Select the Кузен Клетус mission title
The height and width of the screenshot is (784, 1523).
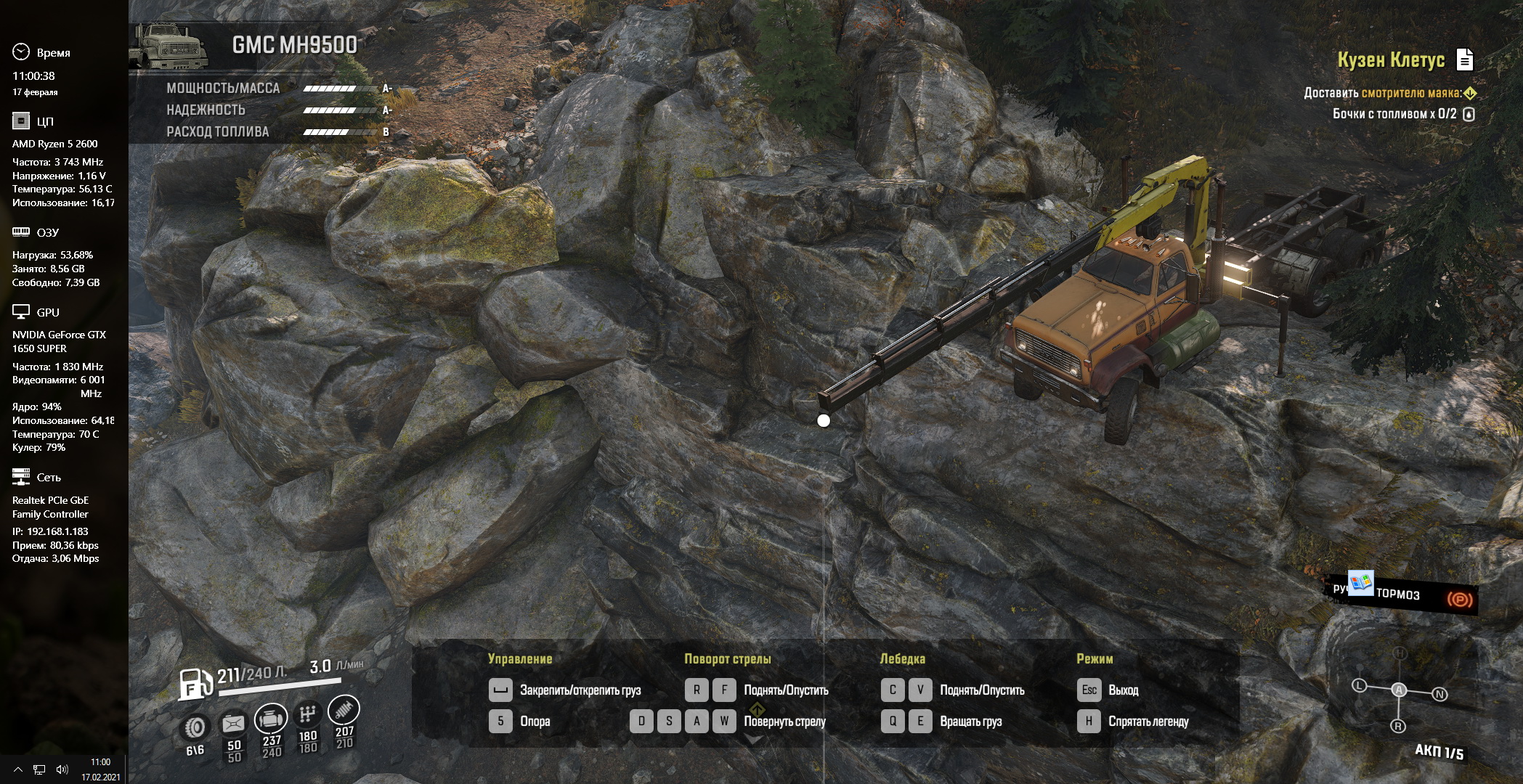click(x=1391, y=60)
